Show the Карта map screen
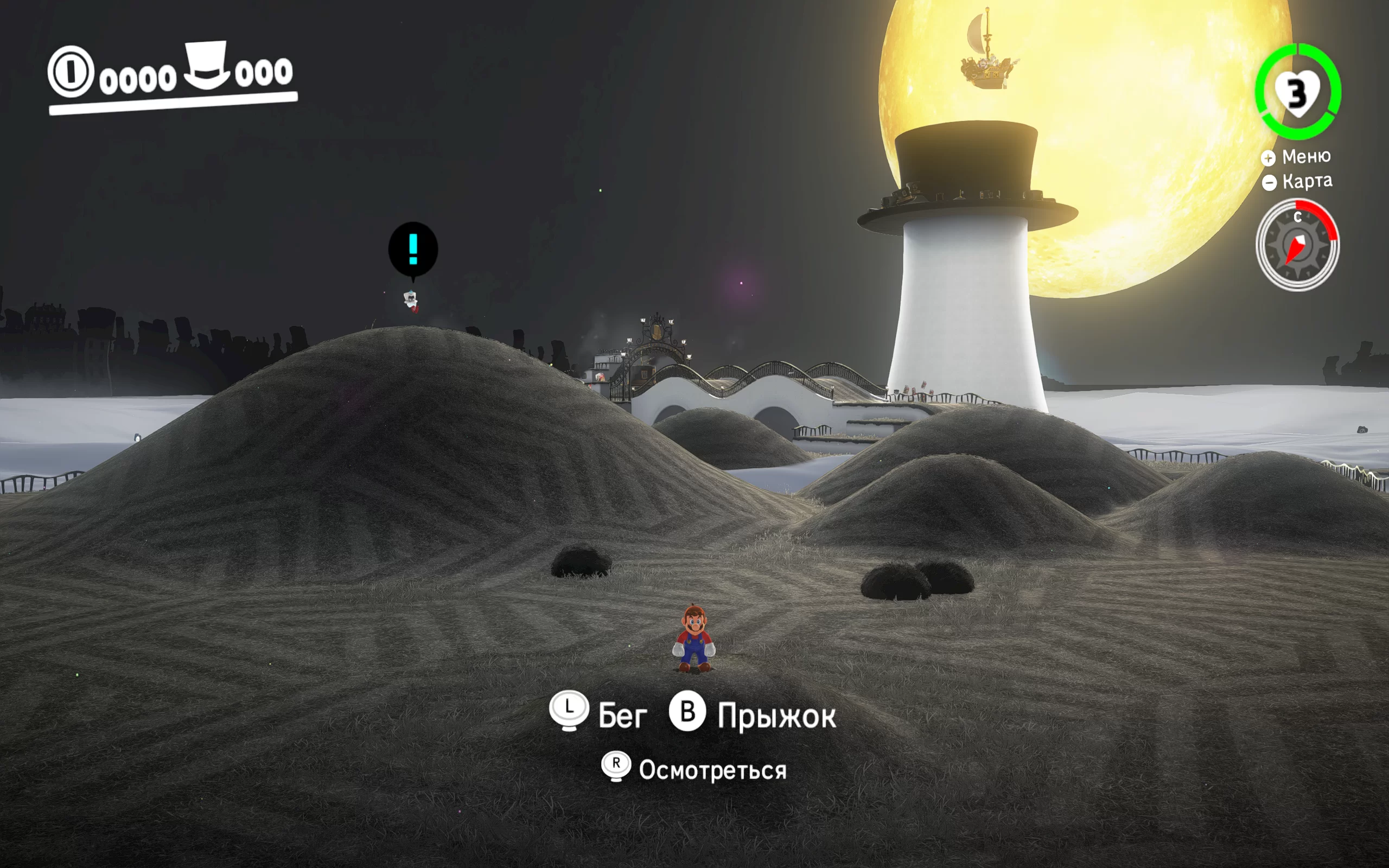This screenshot has height=868, width=1389. (x=1297, y=181)
